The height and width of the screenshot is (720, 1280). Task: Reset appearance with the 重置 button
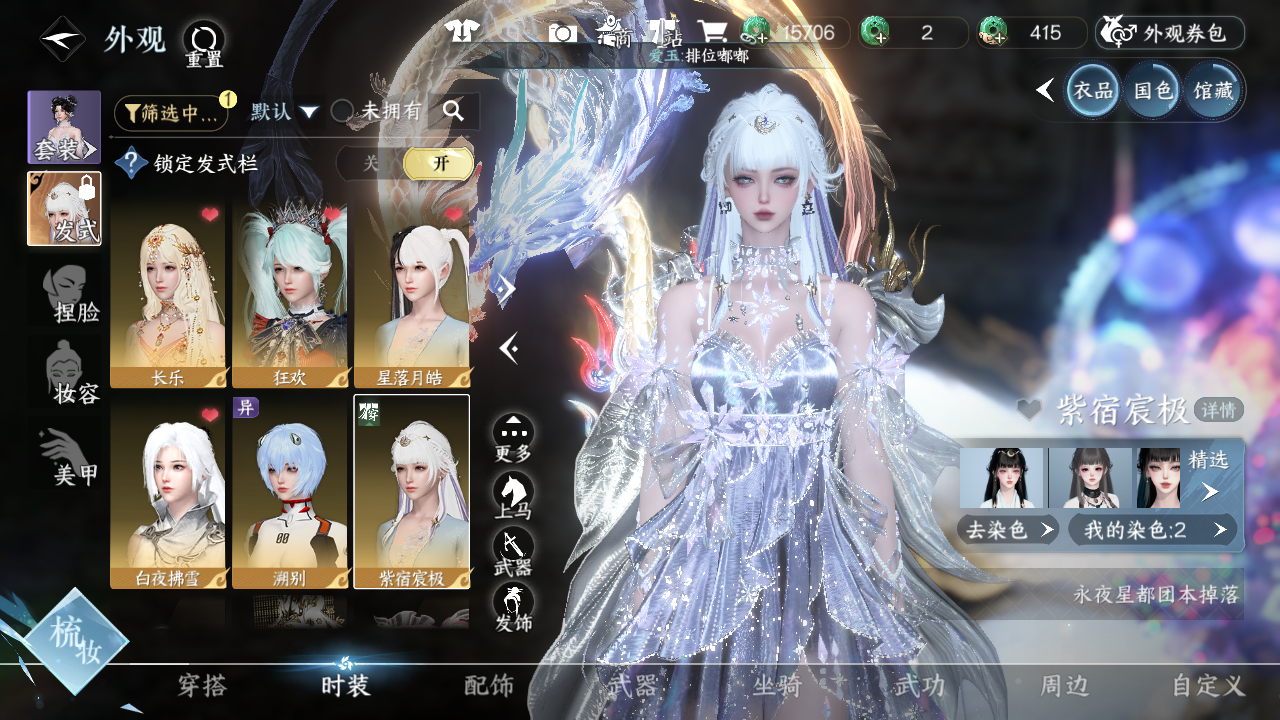204,44
